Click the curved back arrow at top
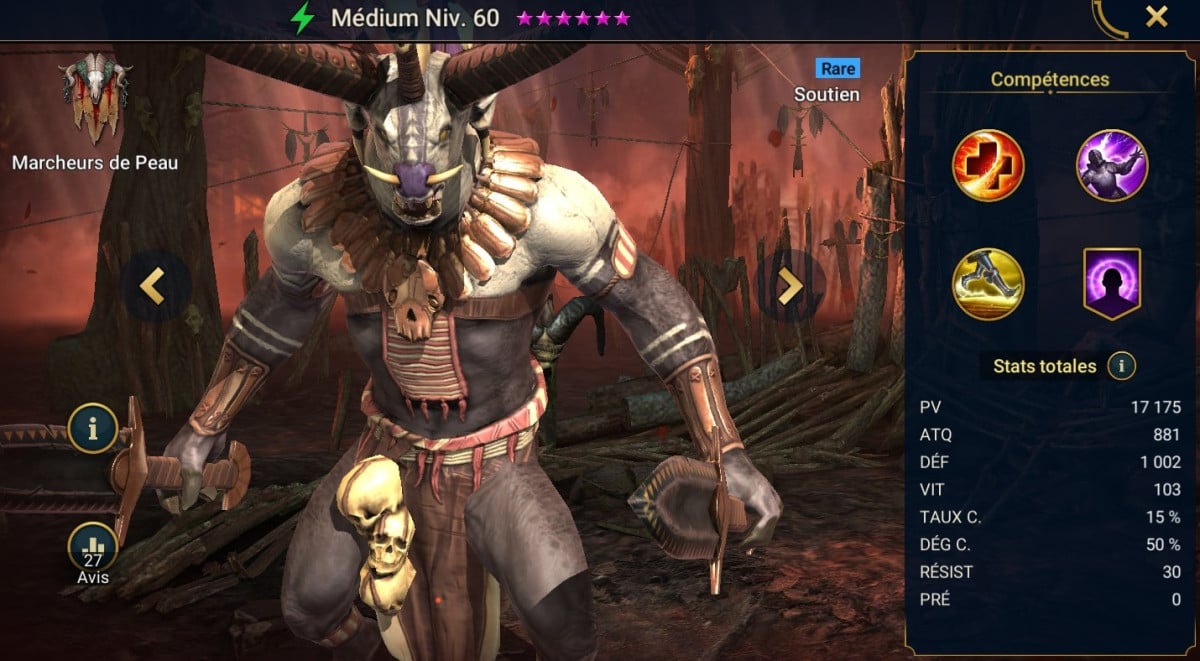1200x661 pixels. click(x=1108, y=17)
